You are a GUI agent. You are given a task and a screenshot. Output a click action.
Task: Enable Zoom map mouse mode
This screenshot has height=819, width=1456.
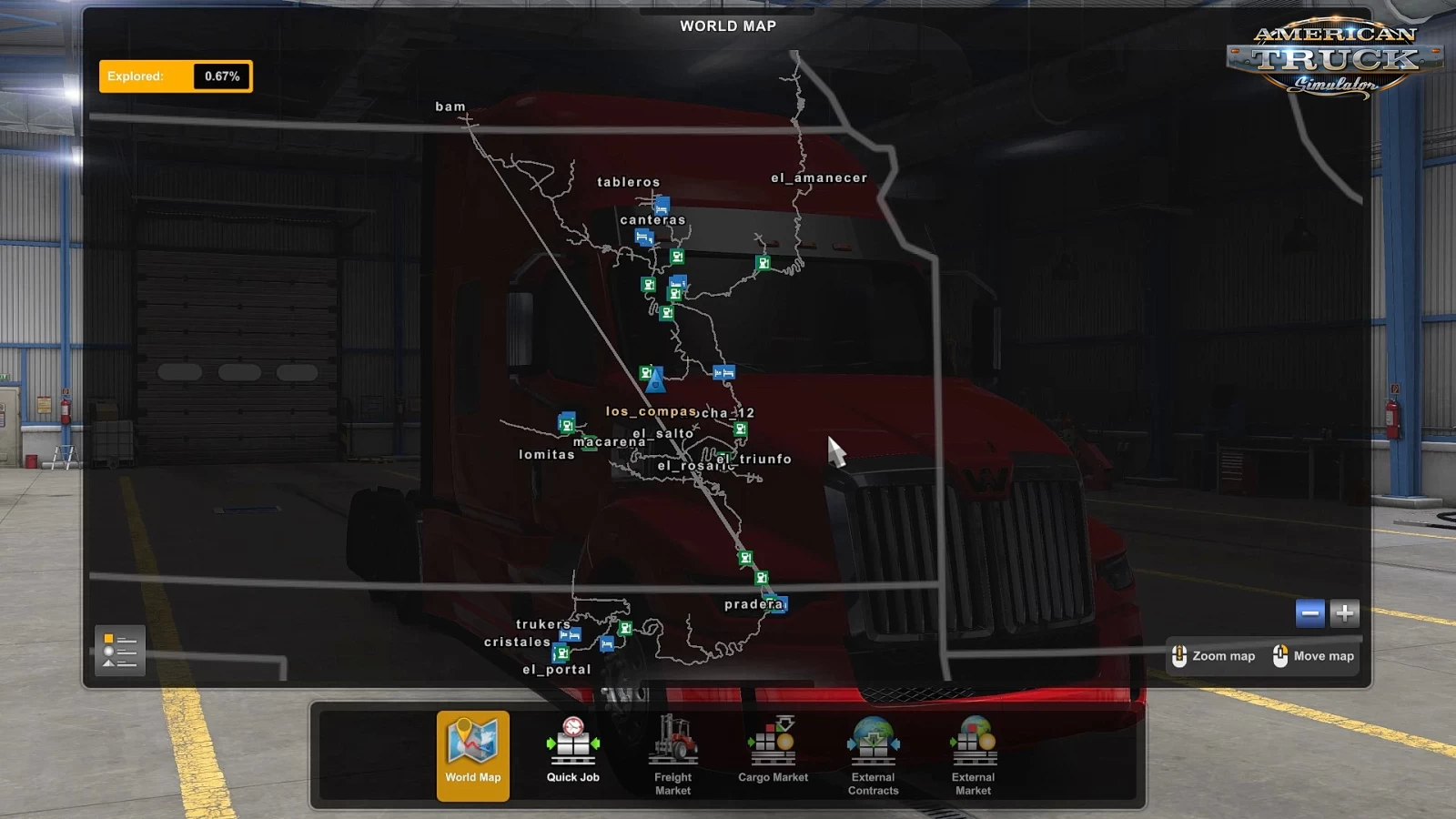[1215, 655]
